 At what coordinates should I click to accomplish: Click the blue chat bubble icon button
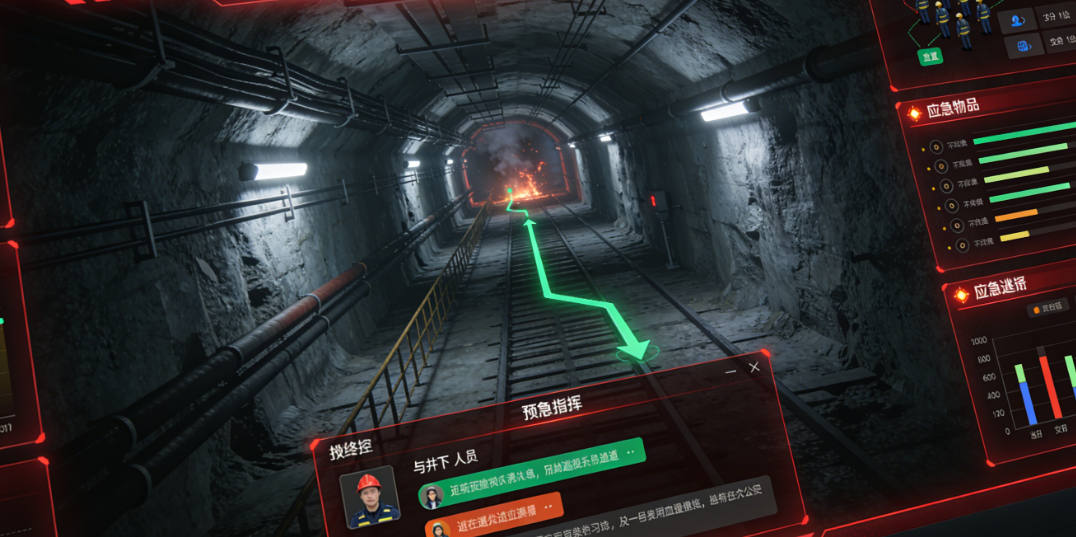(1023, 46)
